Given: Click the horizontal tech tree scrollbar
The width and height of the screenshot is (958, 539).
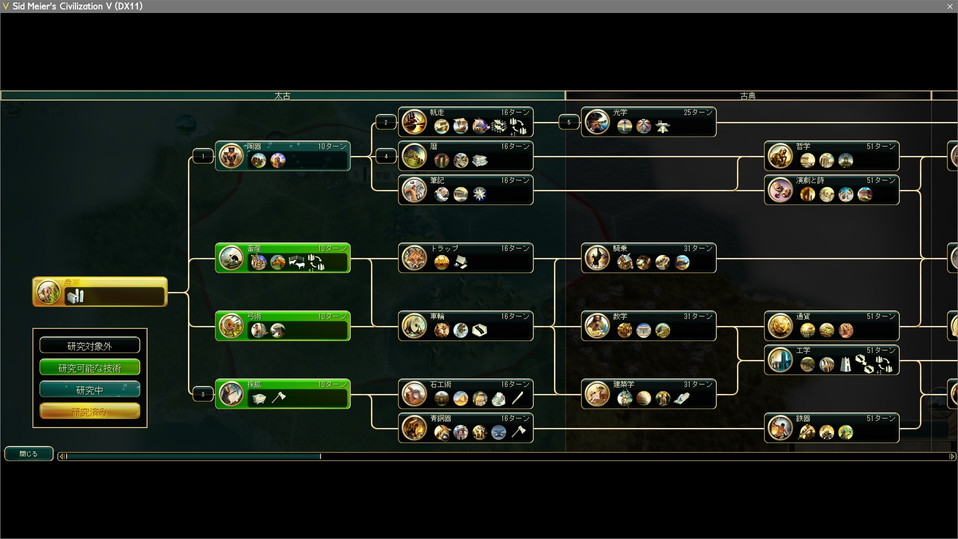Looking at the screenshot, I should (x=190, y=456).
